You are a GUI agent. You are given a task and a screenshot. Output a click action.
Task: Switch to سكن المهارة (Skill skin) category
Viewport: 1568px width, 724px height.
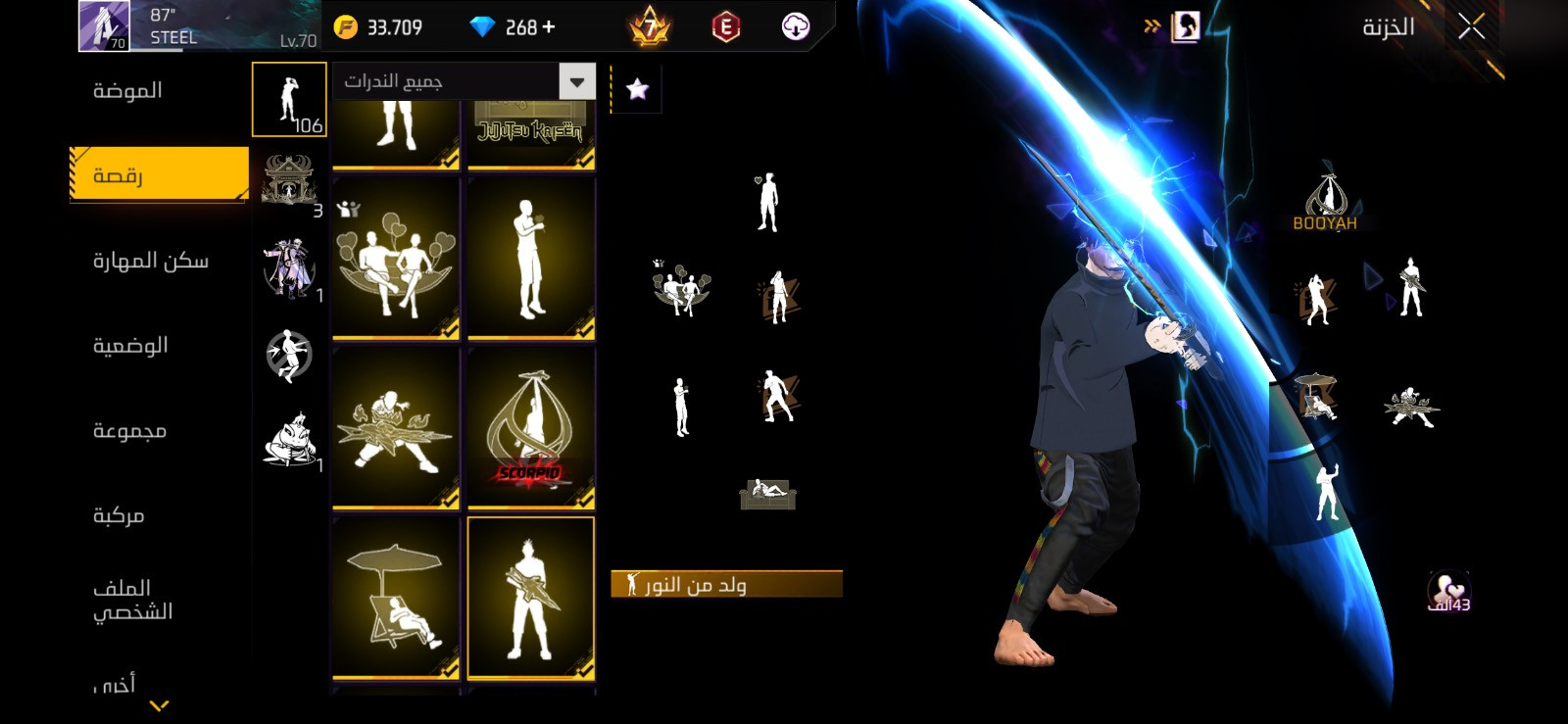[150, 261]
